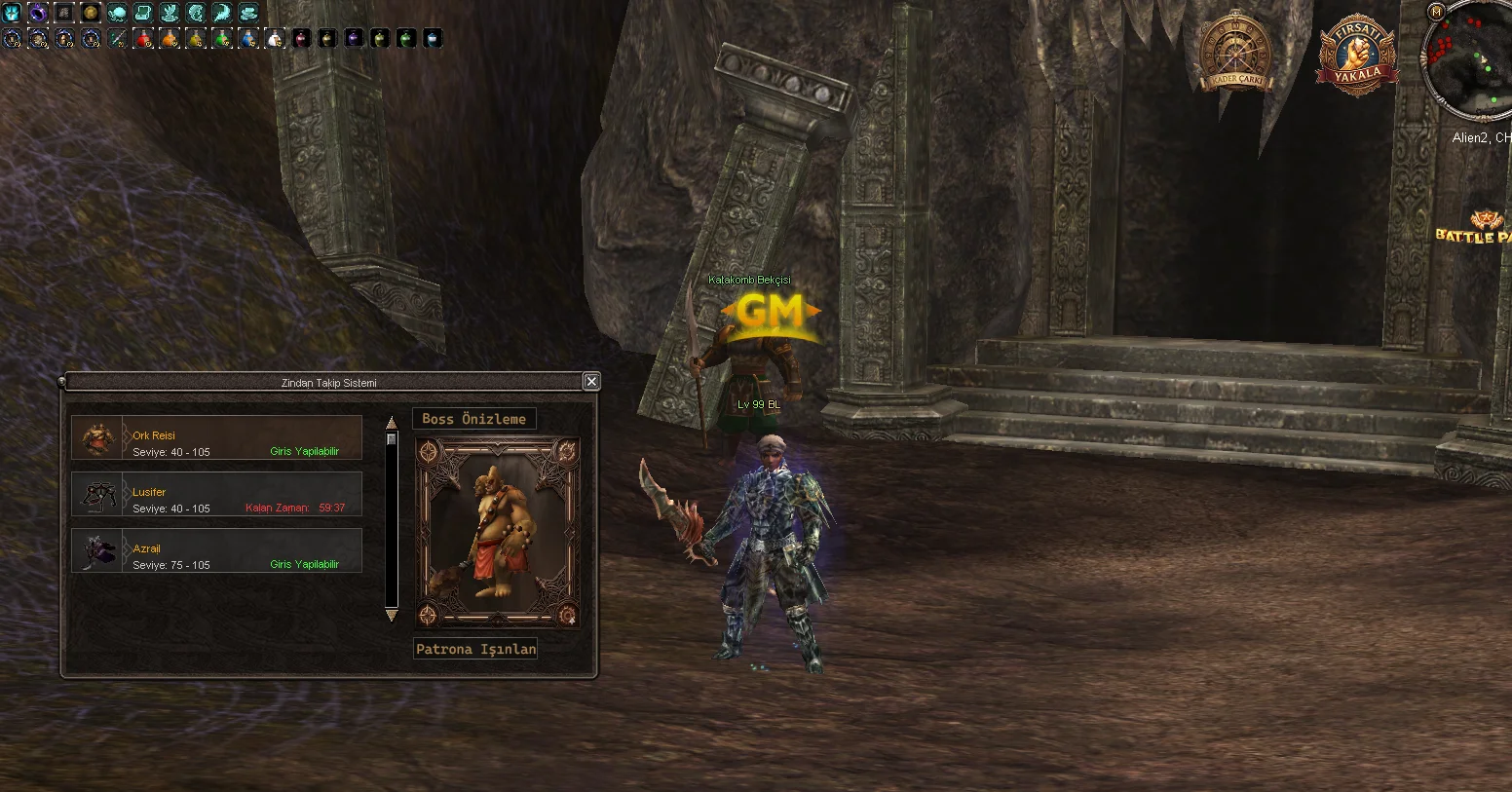Click the crimson round flask icon
Image resolution: width=1512 pixels, height=792 pixels.
[x=301, y=39]
